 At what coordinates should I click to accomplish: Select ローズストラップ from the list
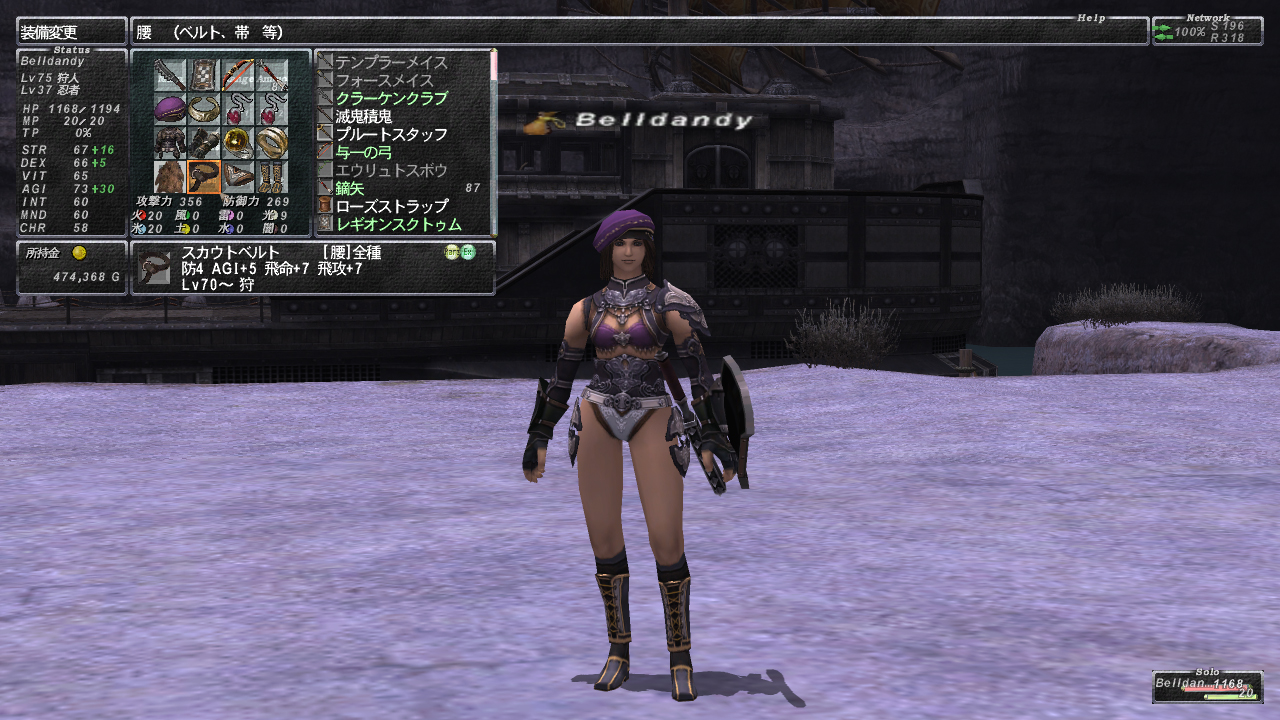point(391,207)
